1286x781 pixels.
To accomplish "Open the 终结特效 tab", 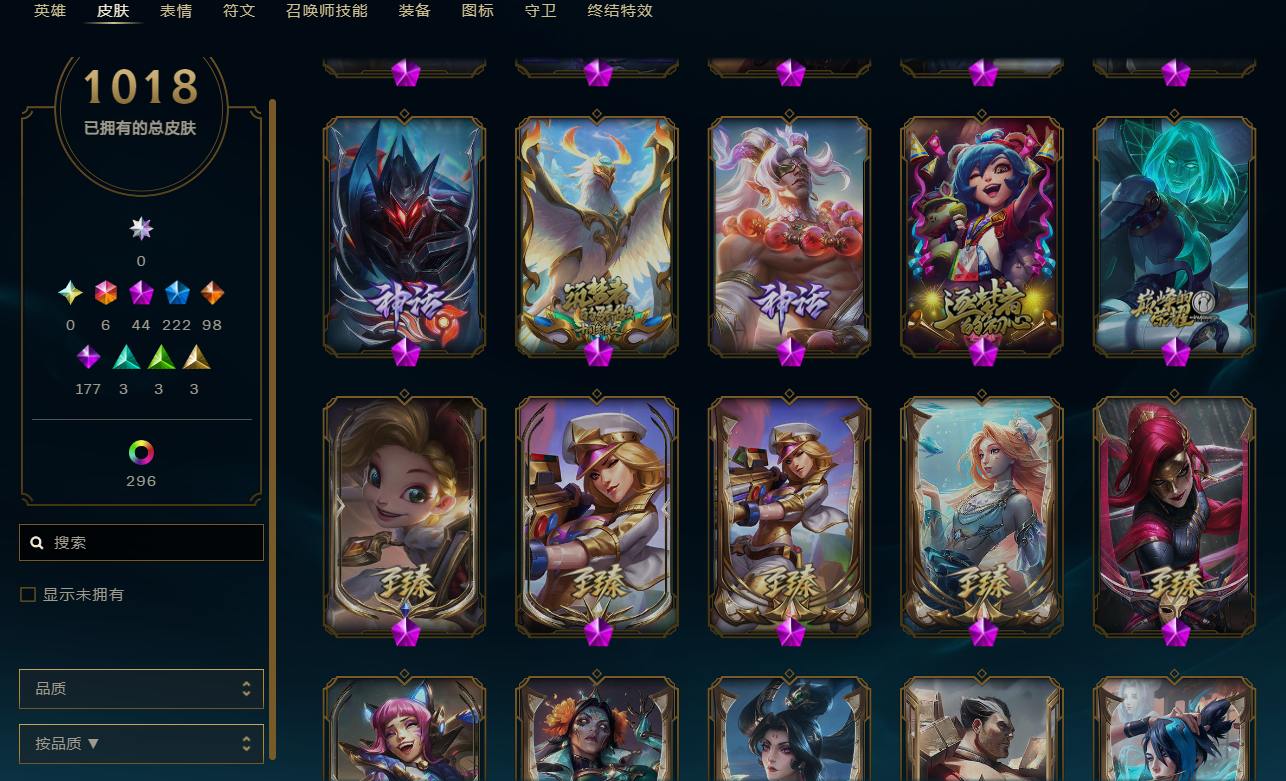I will point(620,11).
